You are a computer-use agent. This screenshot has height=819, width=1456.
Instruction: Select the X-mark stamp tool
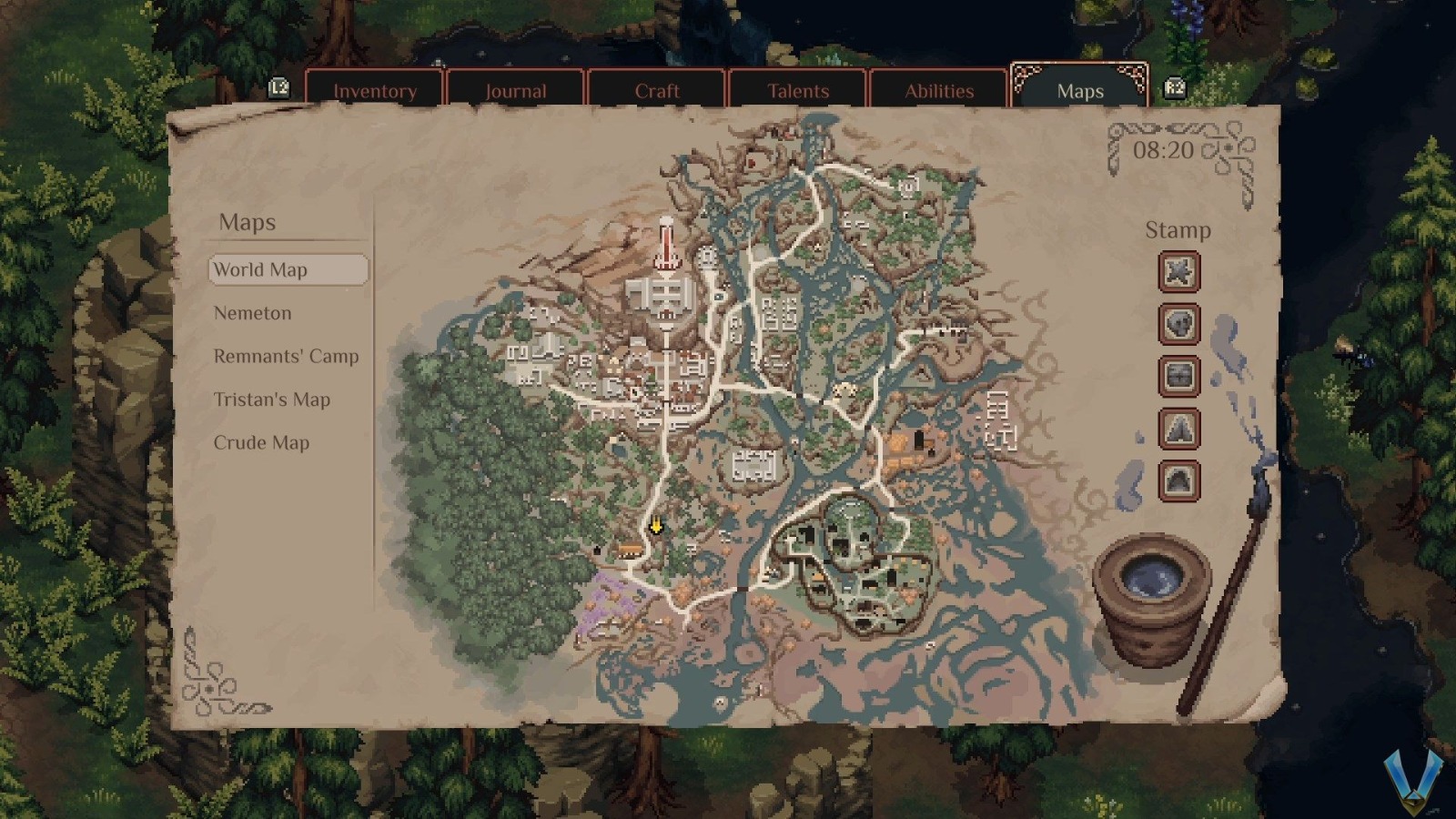(x=1178, y=272)
